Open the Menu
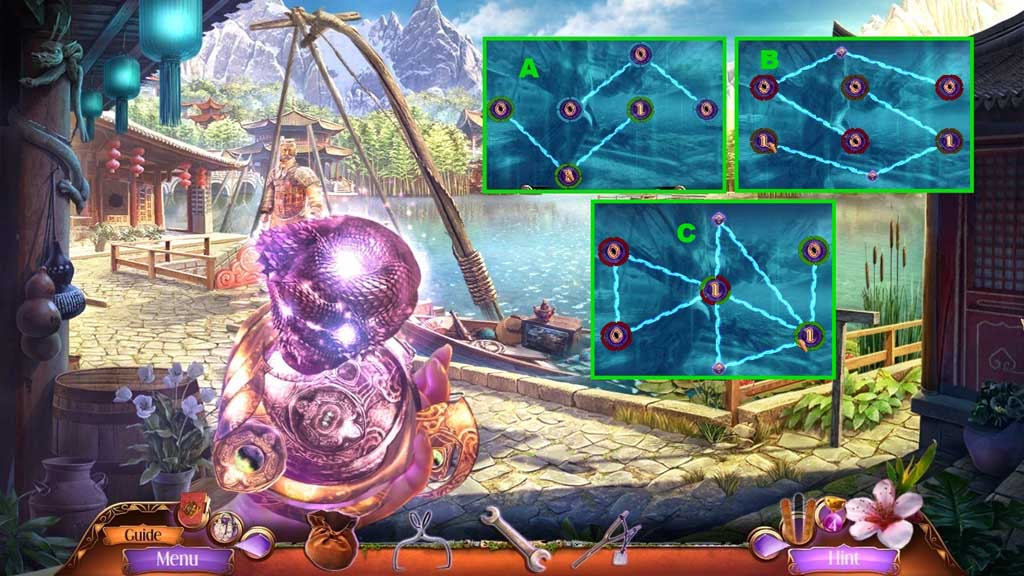 pyautogui.click(x=177, y=559)
